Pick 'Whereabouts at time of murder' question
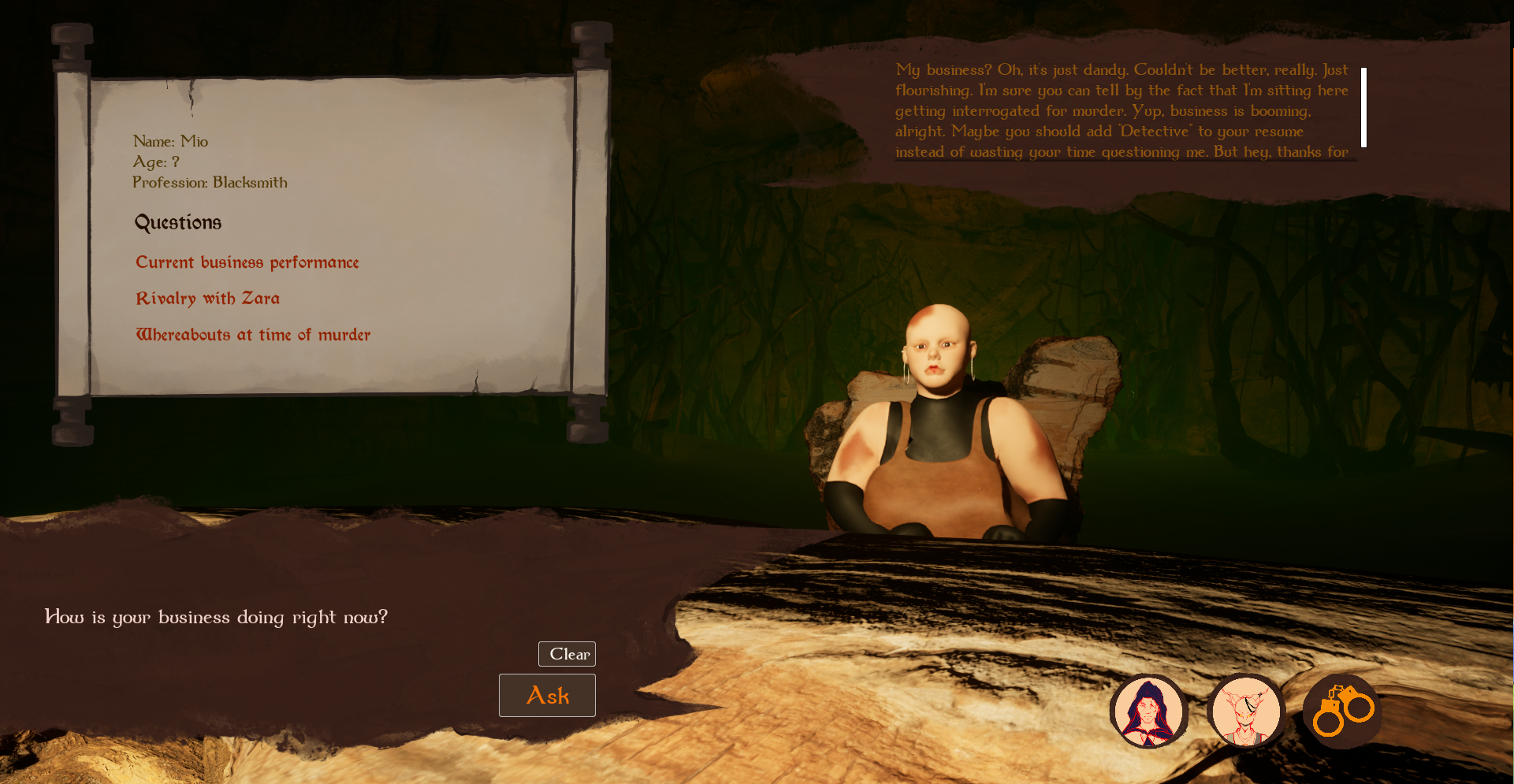1514x784 pixels. tap(252, 335)
